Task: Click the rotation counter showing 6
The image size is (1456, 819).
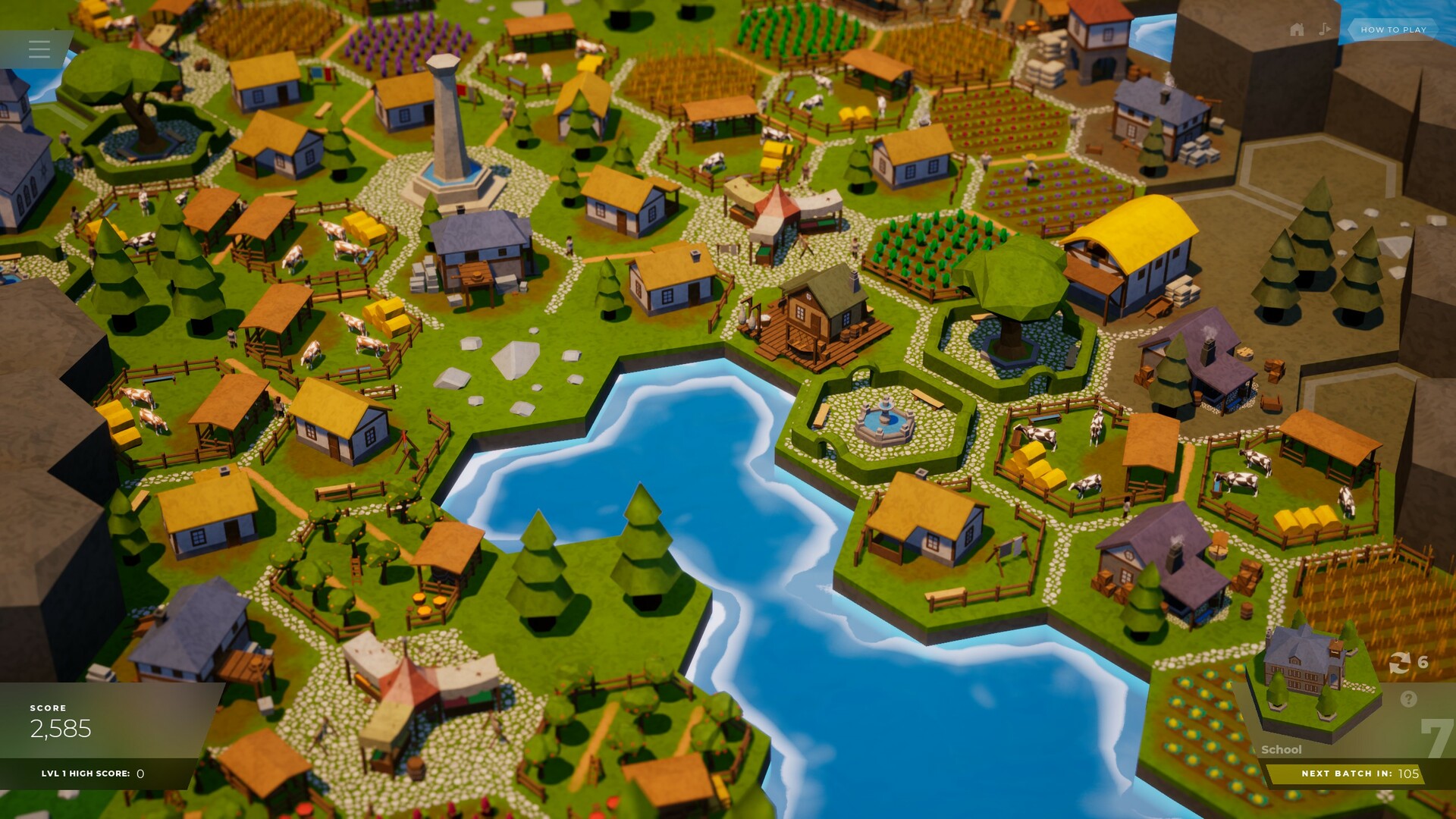Action: 1423,661
